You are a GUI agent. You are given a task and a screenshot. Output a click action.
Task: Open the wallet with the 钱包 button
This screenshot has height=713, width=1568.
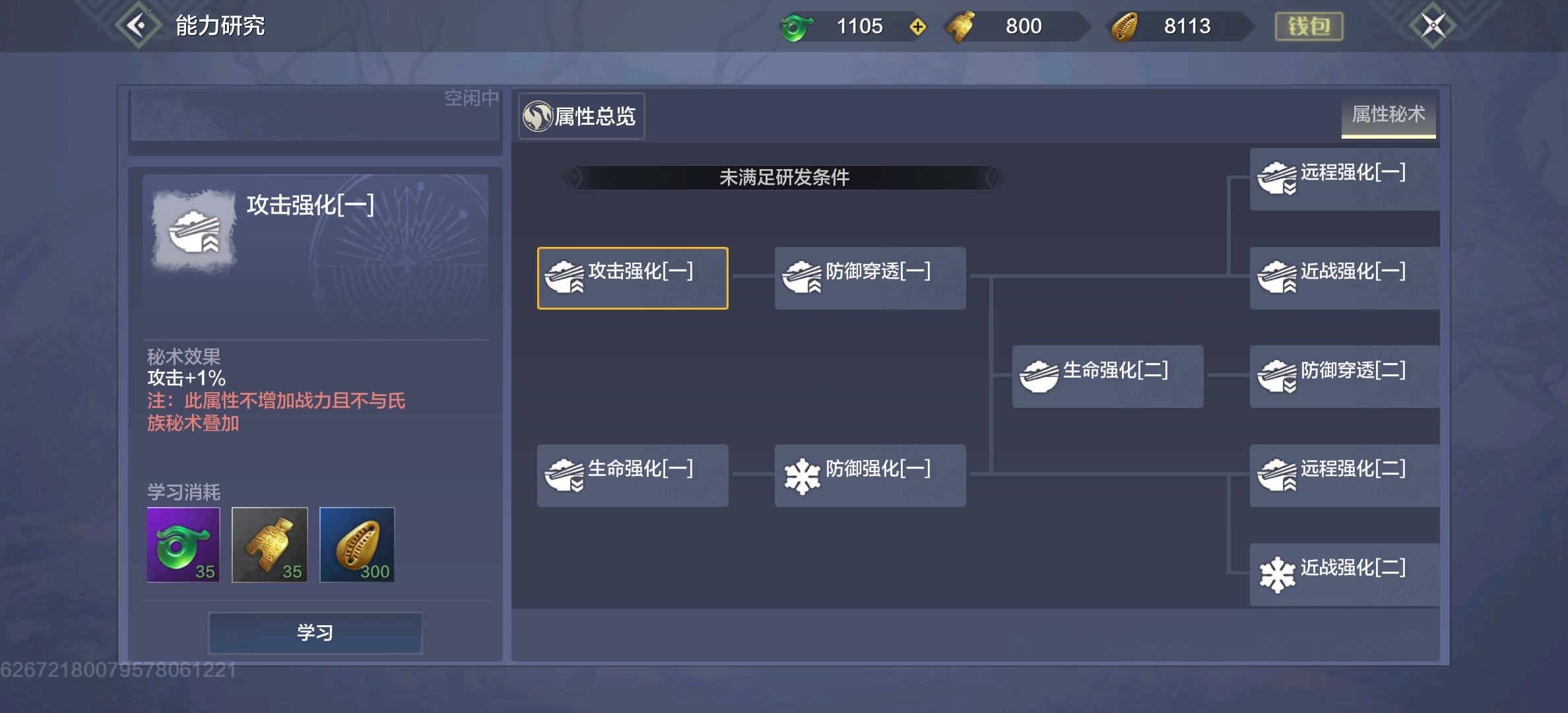click(x=1309, y=25)
